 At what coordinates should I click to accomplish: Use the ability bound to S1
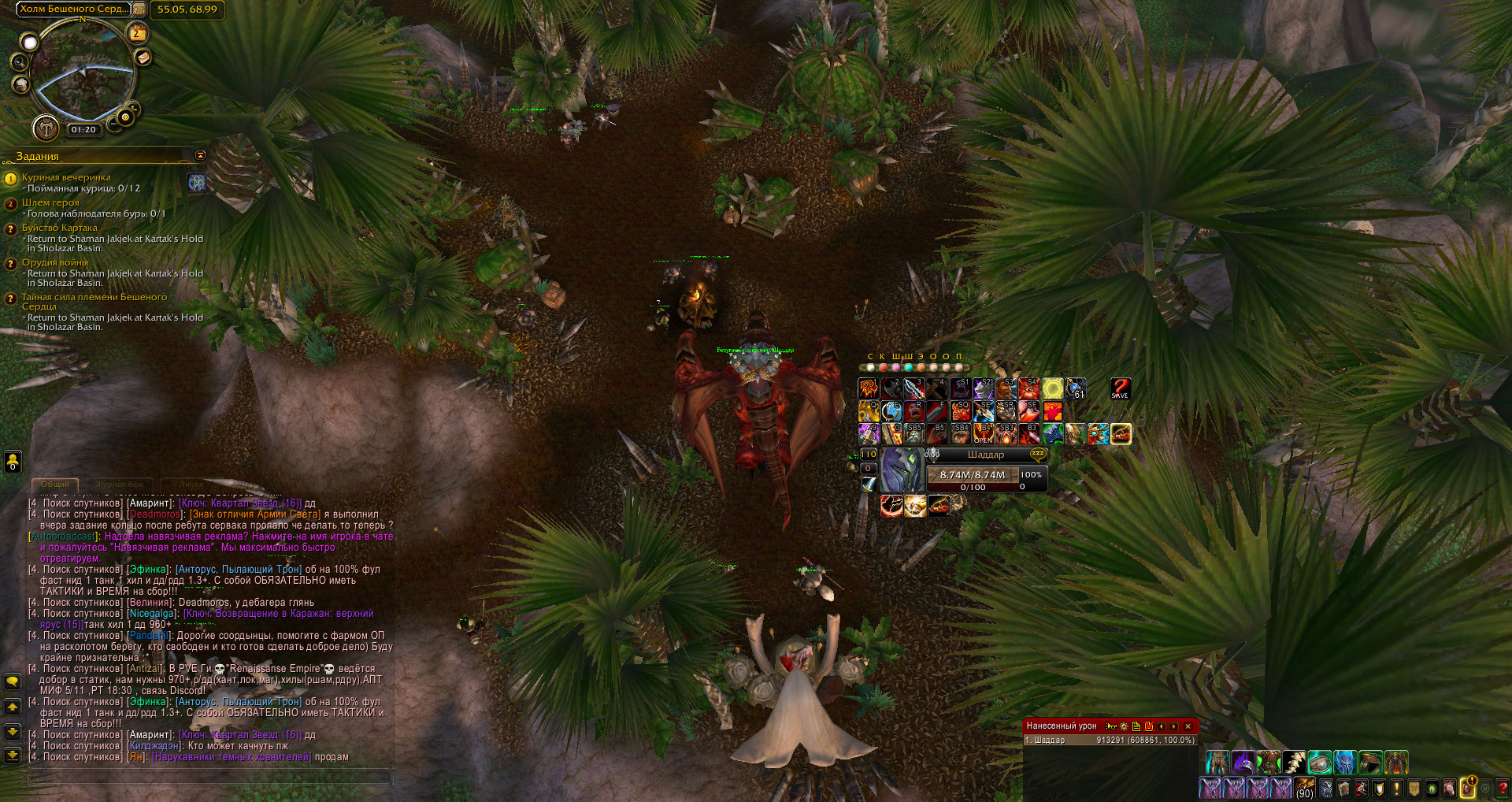[960, 388]
